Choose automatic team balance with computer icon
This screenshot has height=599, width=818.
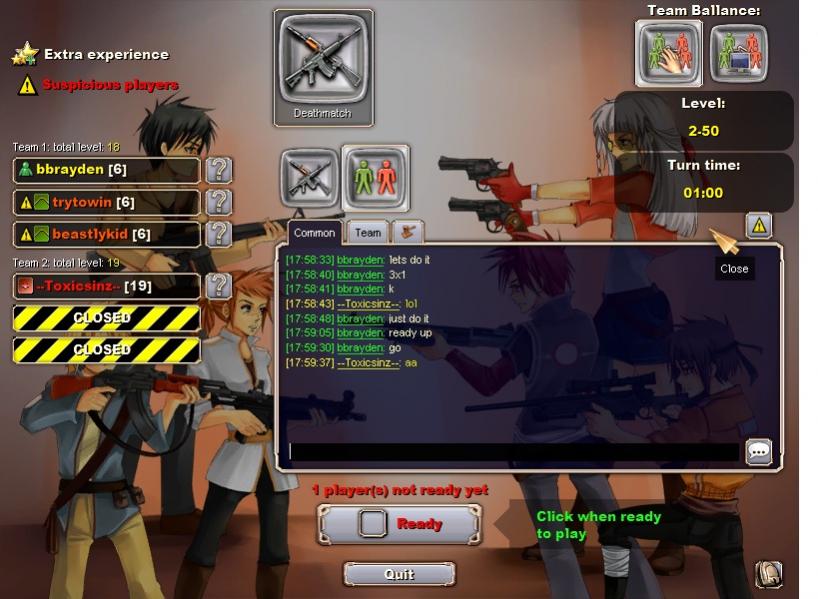tap(739, 53)
